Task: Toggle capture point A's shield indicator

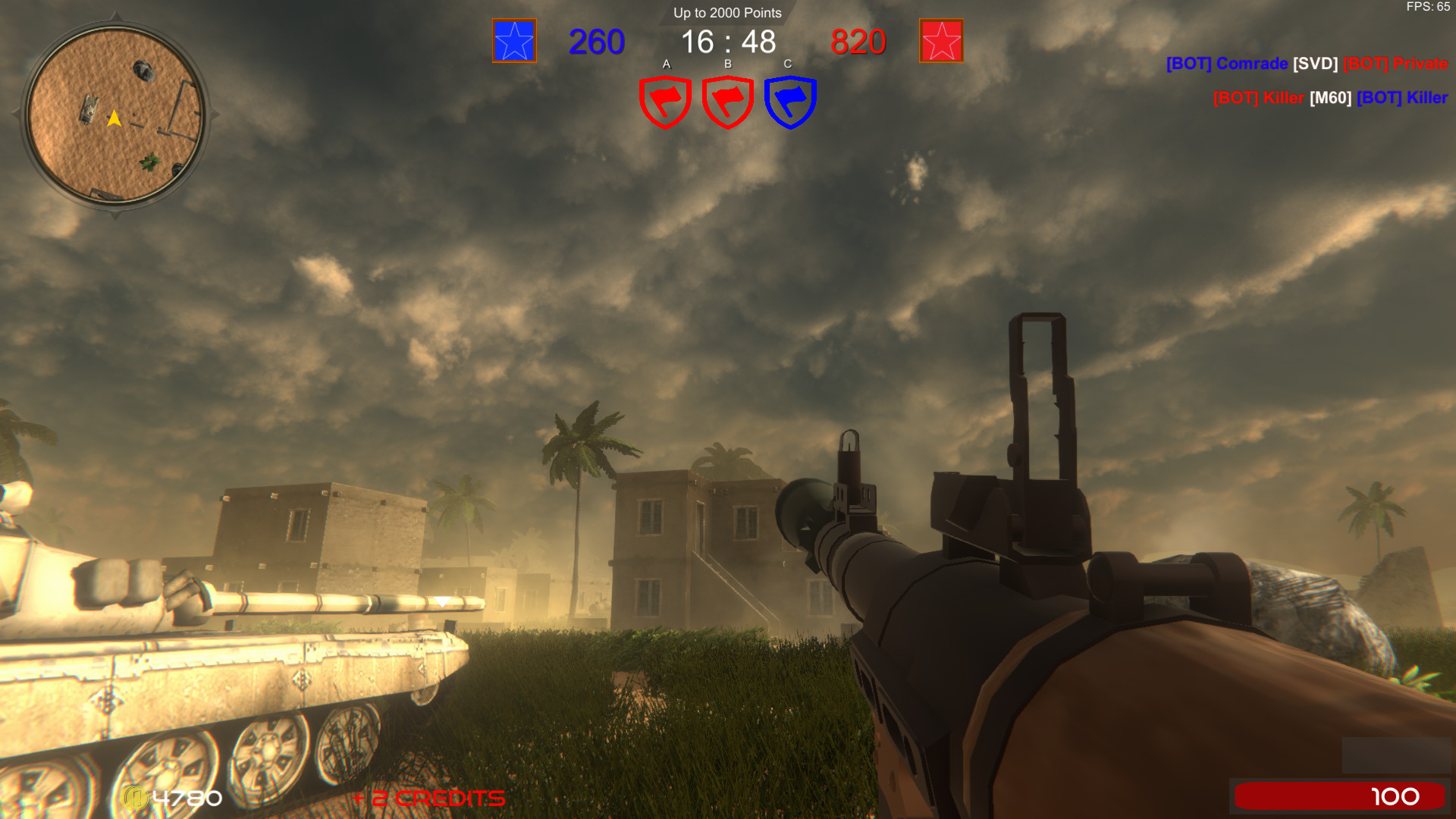Action: tap(665, 101)
